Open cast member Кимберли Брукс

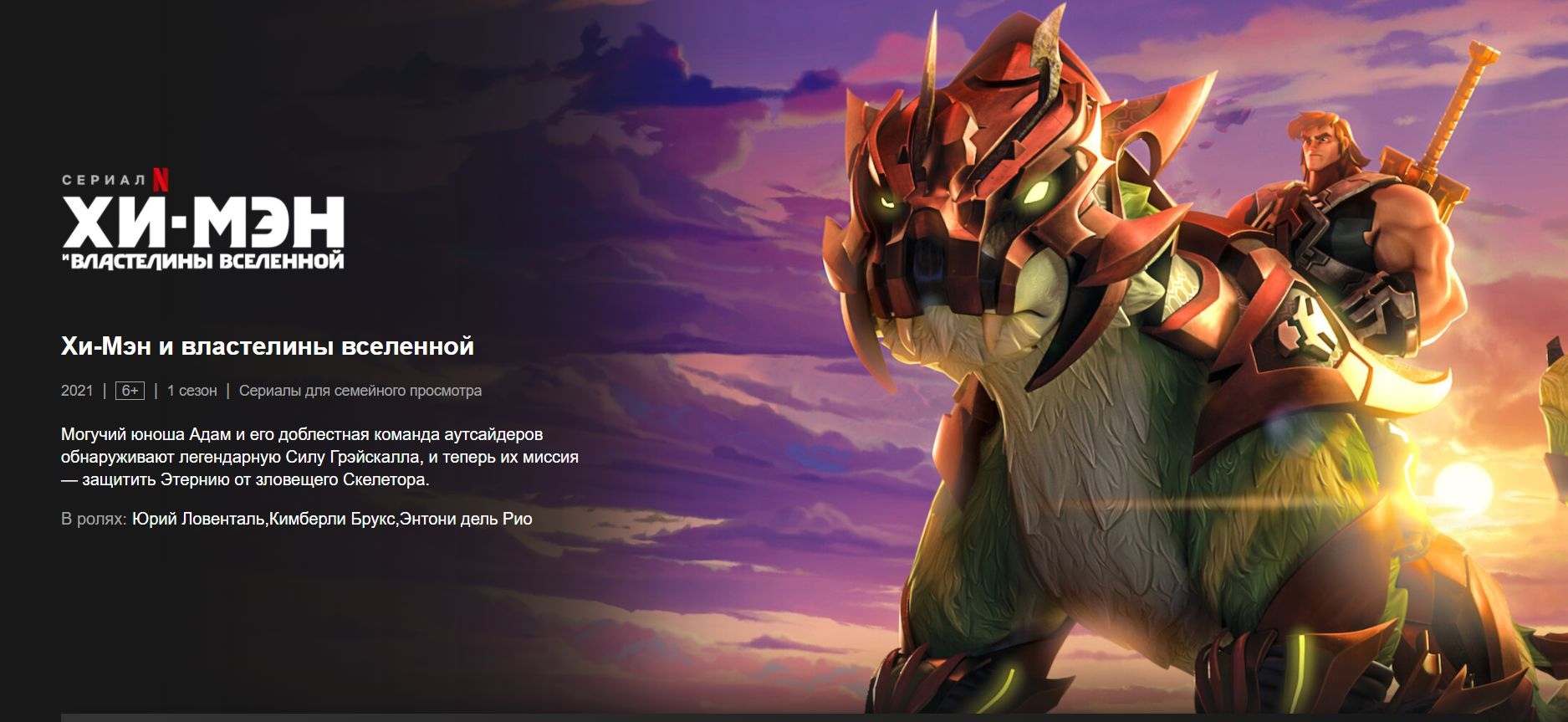(332, 519)
